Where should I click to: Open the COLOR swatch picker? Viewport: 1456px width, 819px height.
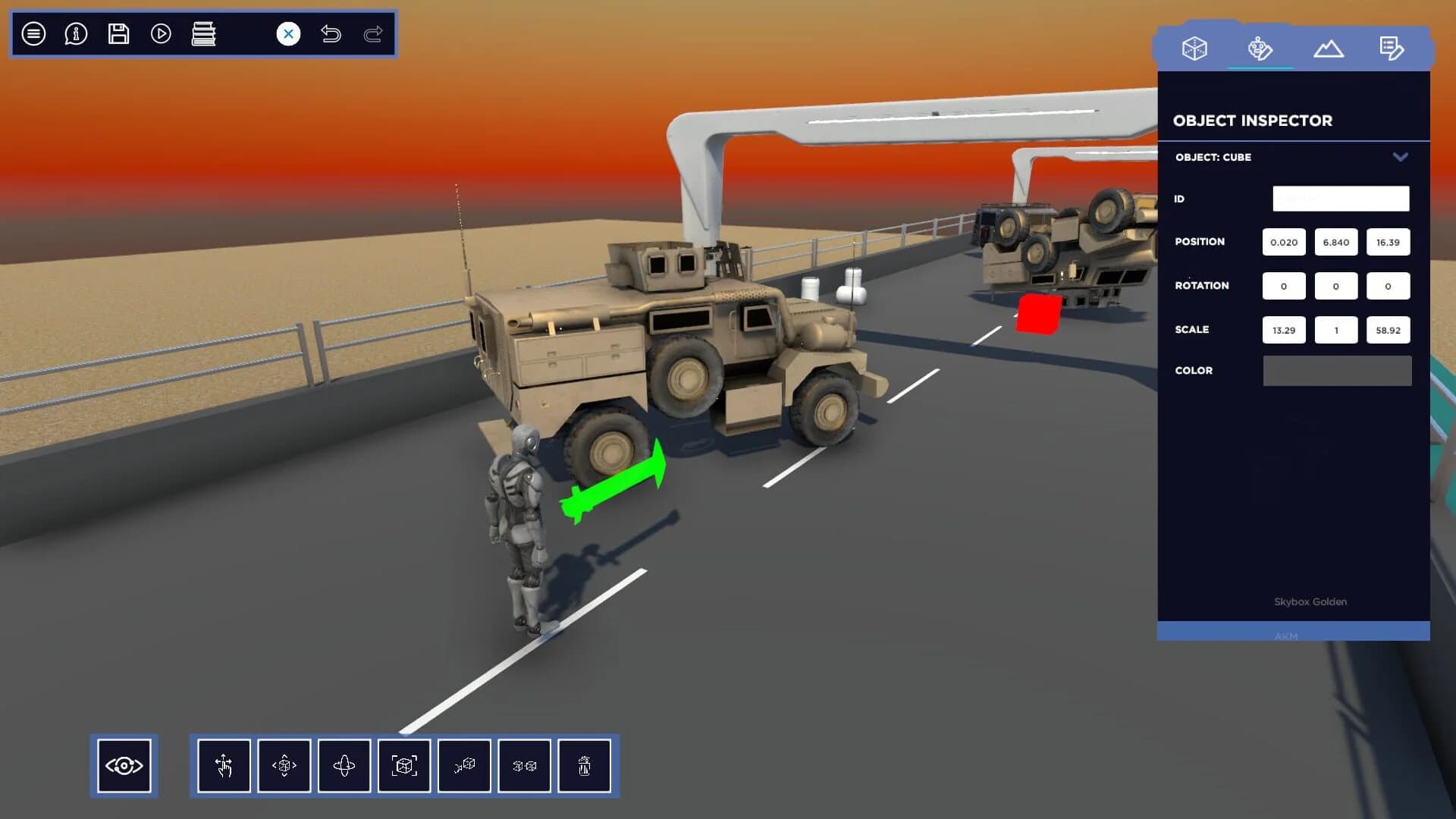[1337, 371]
